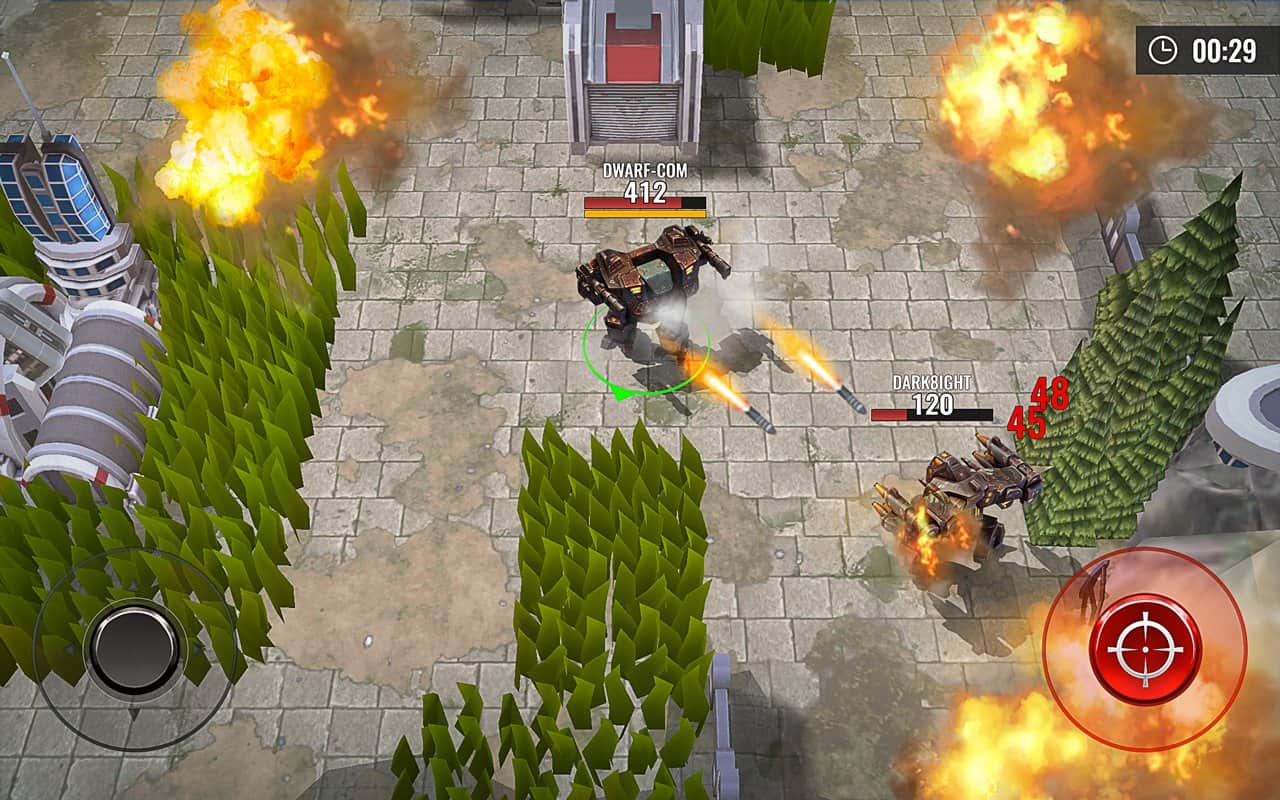The width and height of the screenshot is (1280, 800).
Task: Tap the DARK8IGHT health bar
Action: (x=930, y=413)
